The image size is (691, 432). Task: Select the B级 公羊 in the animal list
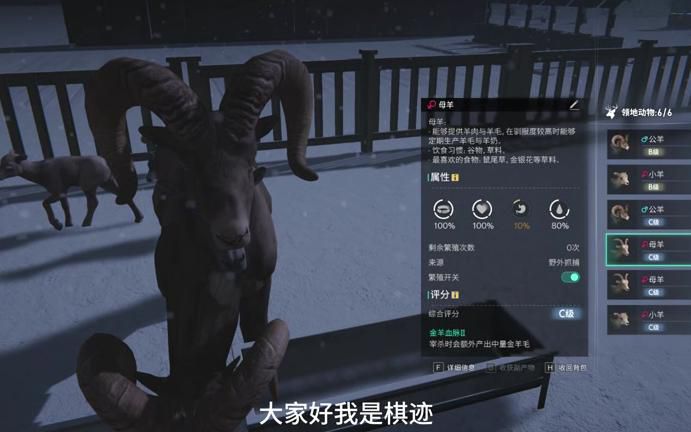click(x=647, y=145)
